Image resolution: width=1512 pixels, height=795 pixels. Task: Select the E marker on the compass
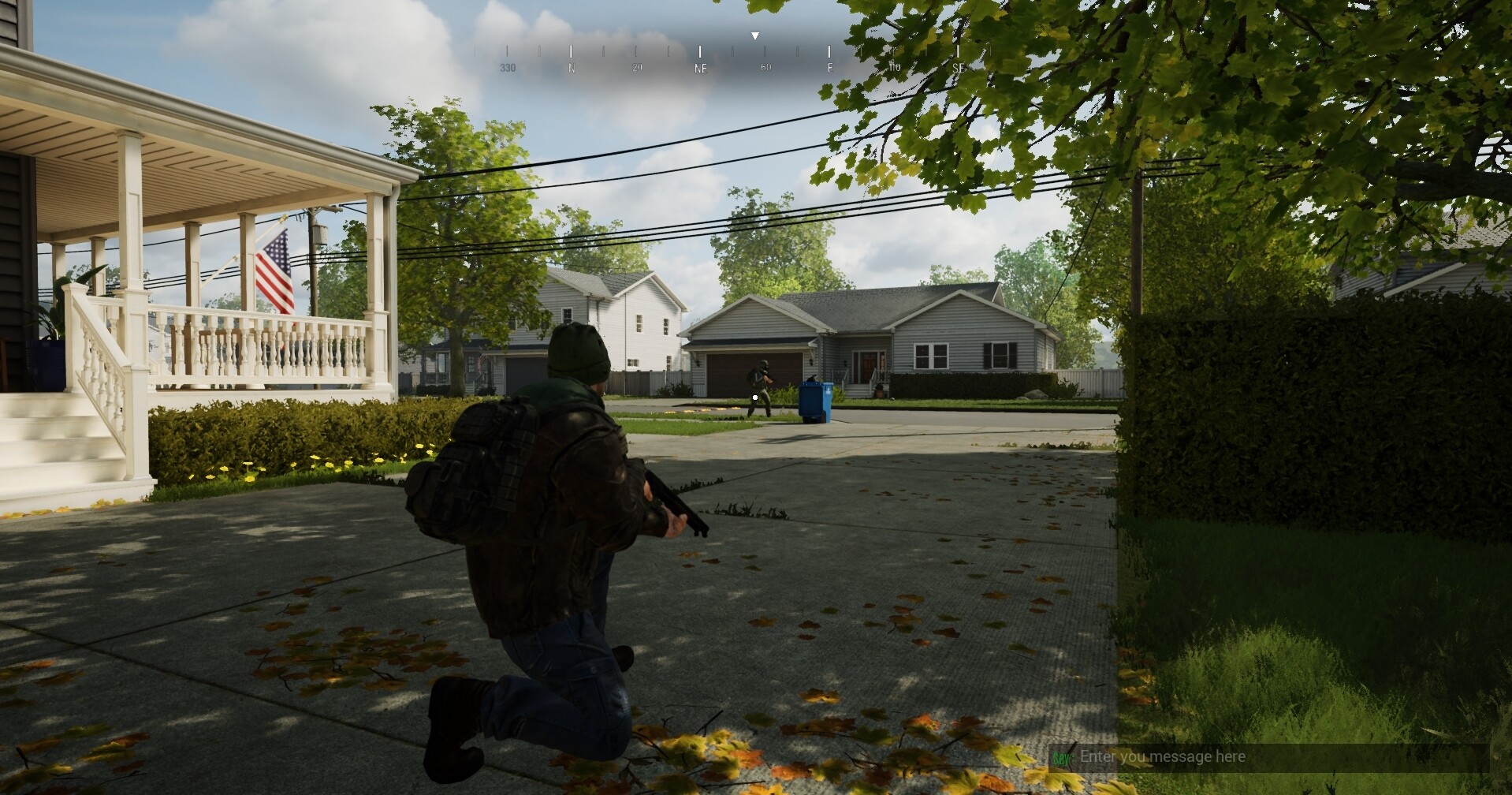[829, 69]
